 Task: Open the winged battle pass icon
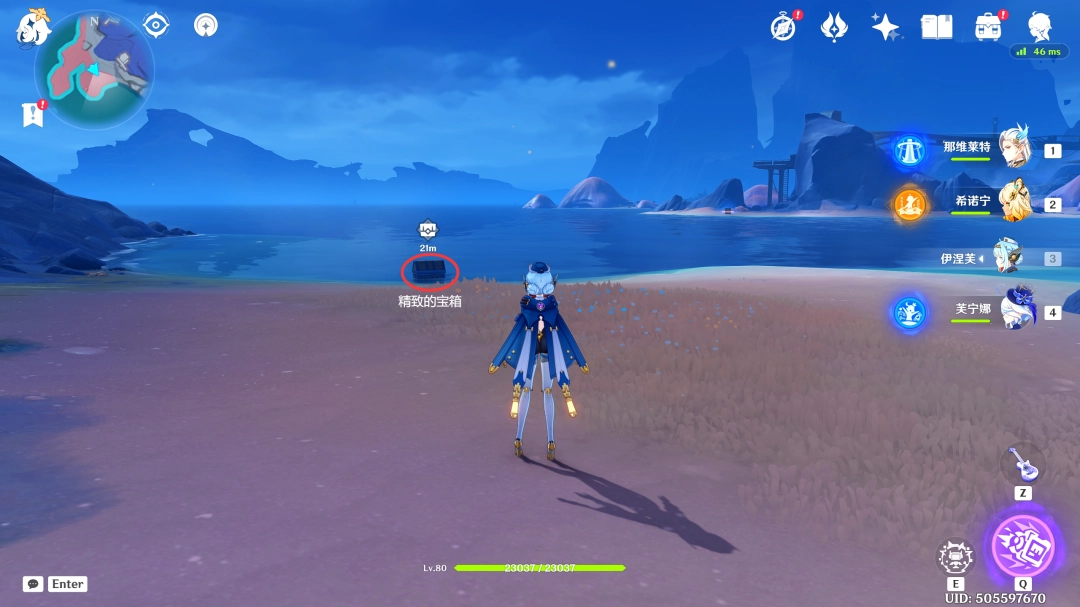[834, 27]
